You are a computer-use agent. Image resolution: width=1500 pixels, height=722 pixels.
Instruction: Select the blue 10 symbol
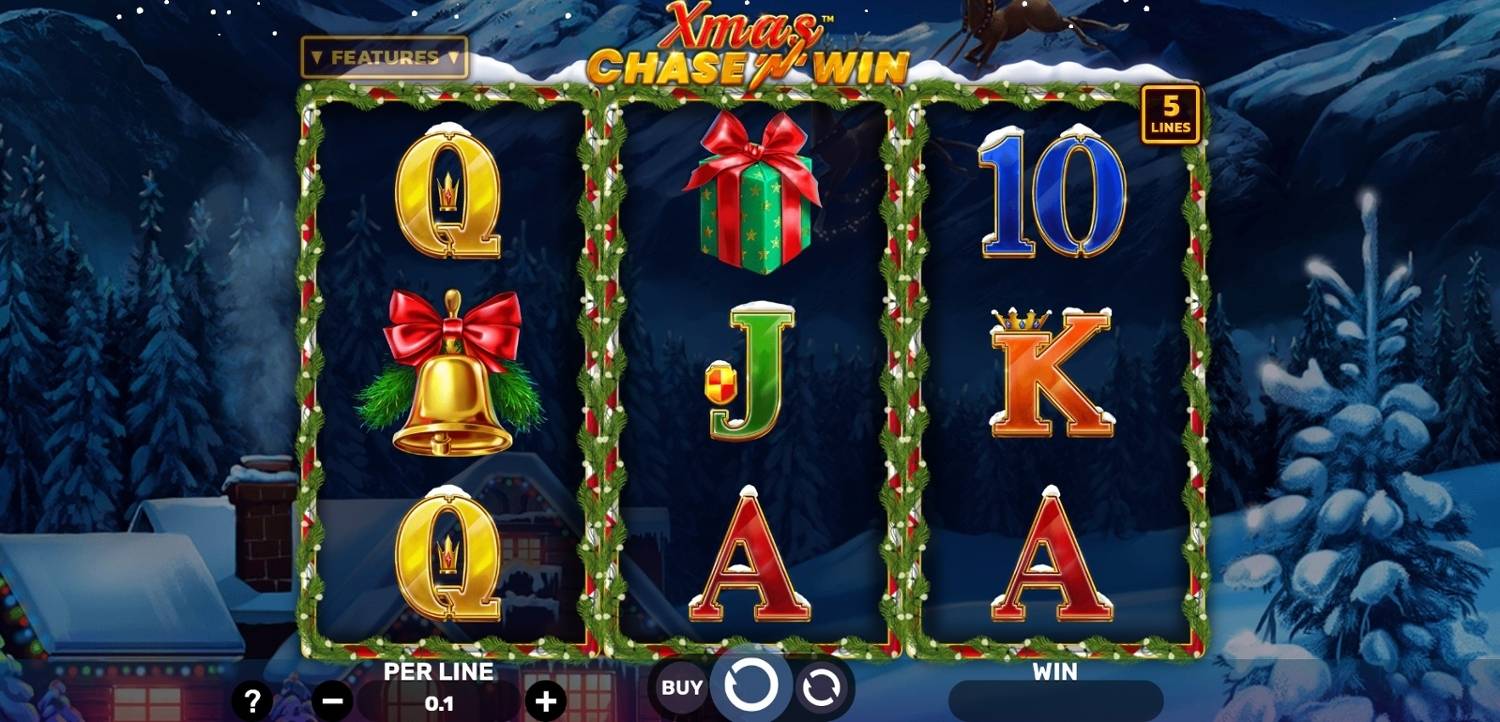click(1055, 197)
